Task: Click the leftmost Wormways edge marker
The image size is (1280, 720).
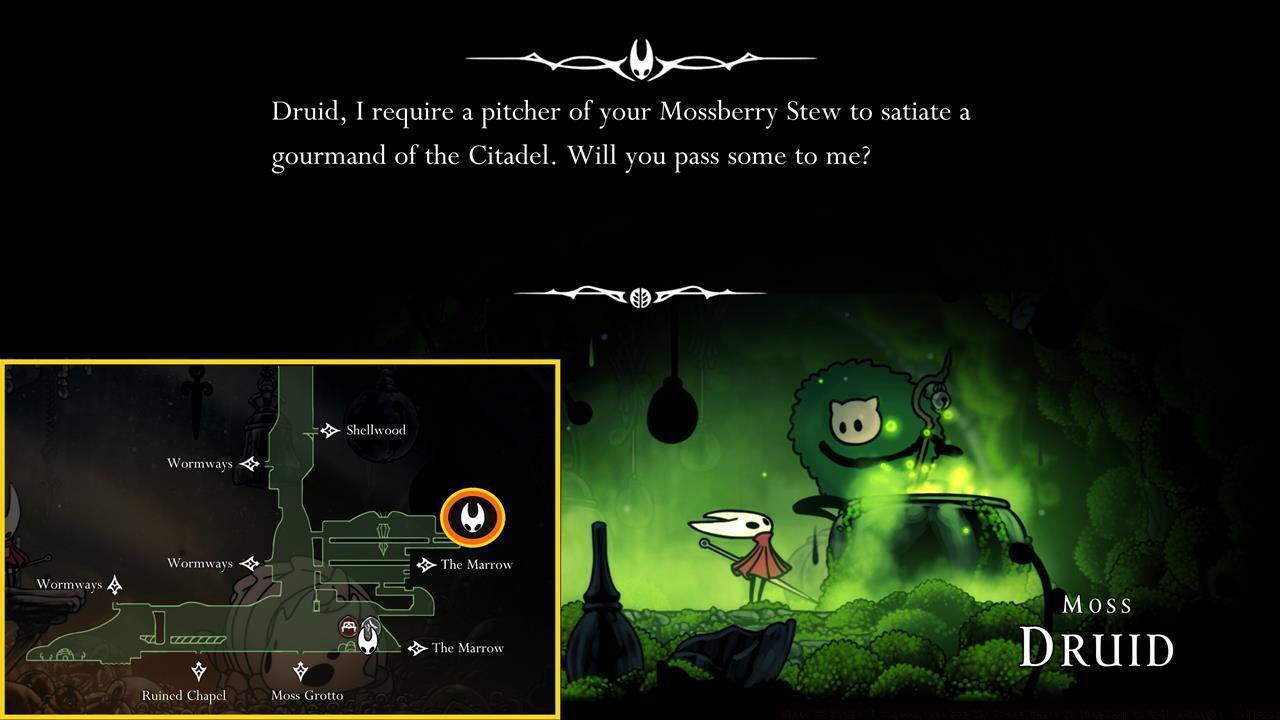Action: coord(117,584)
